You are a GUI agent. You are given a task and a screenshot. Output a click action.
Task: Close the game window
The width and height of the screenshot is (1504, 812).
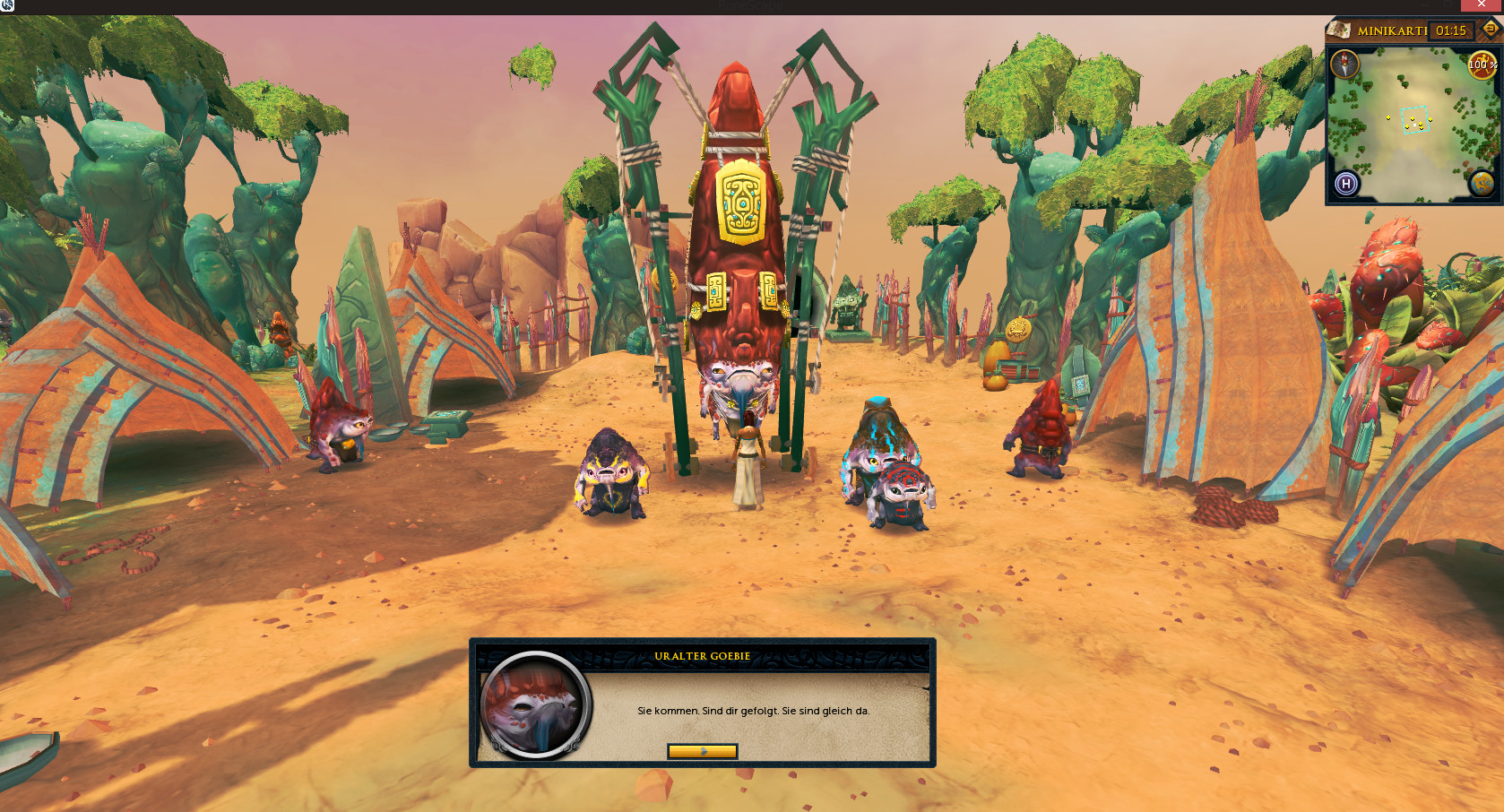(1482, 5)
